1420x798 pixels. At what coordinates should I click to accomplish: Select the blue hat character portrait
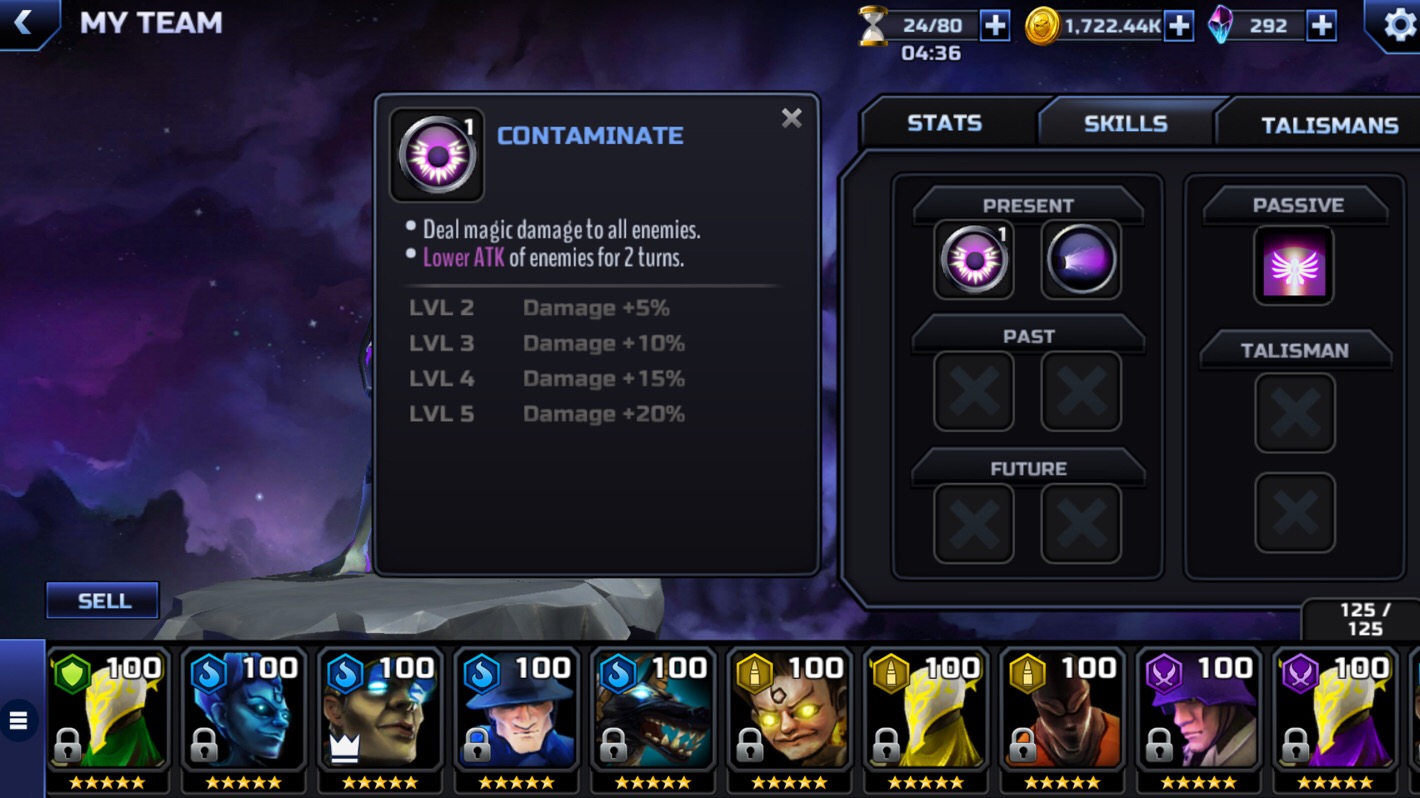(x=516, y=712)
